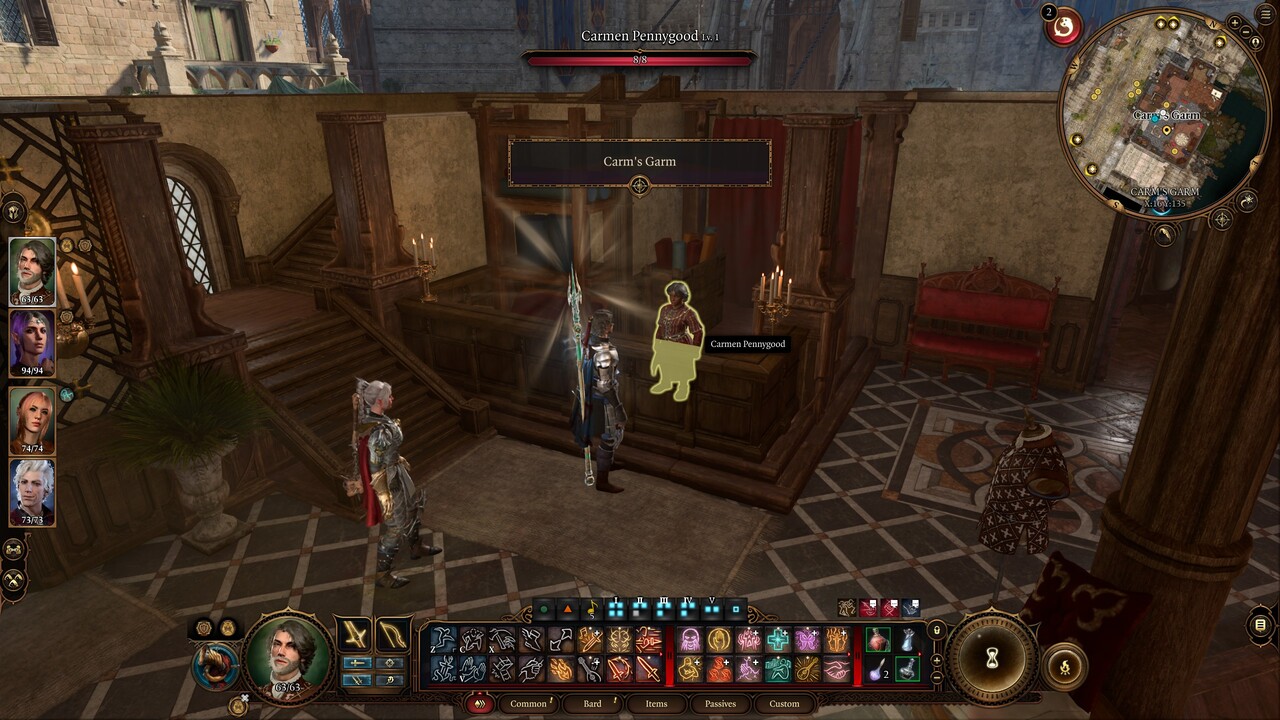Collapse a hotbar row with the minus button
This screenshot has width=1280, height=720.
(937, 676)
